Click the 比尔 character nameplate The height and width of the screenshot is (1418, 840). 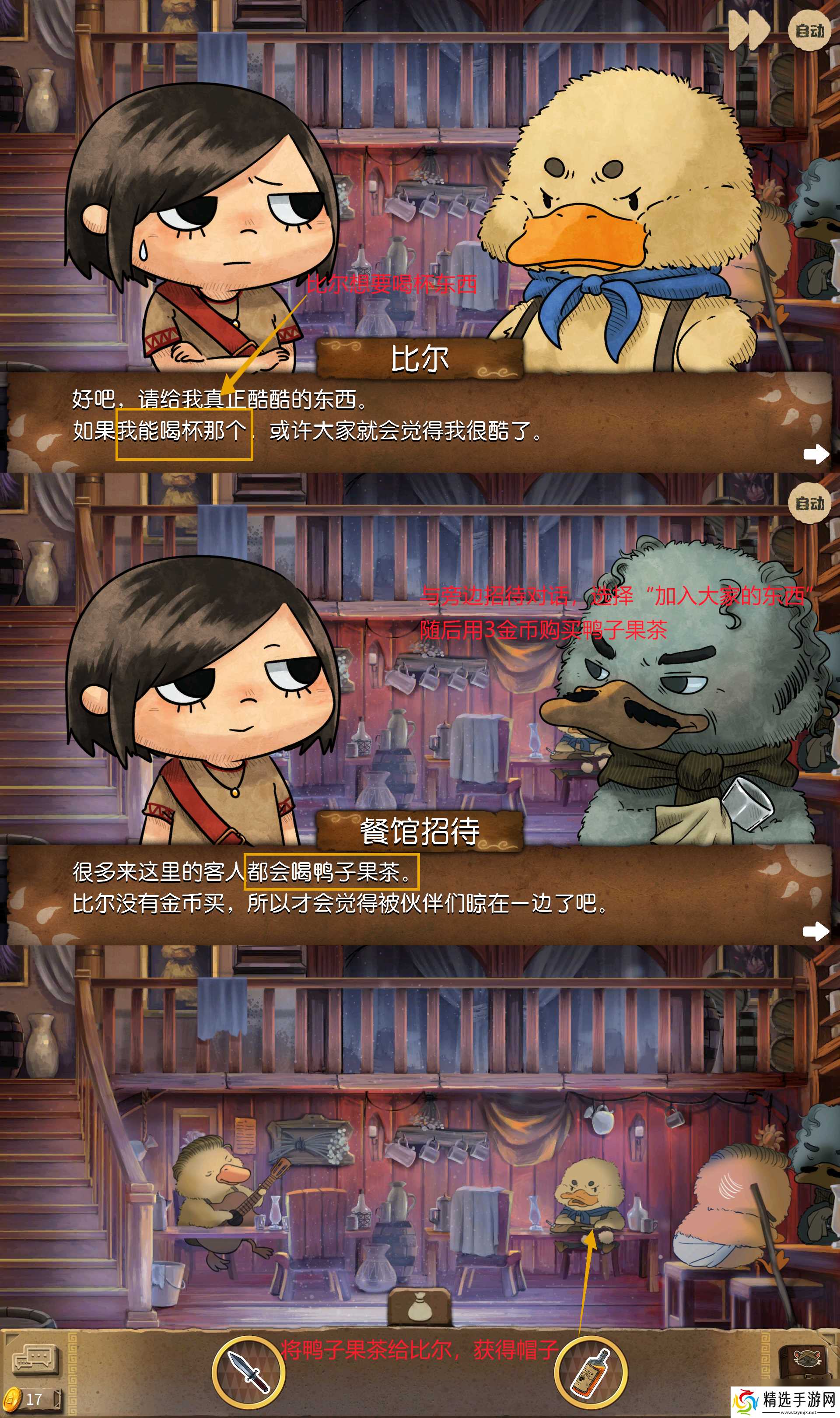tap(422, 359)
